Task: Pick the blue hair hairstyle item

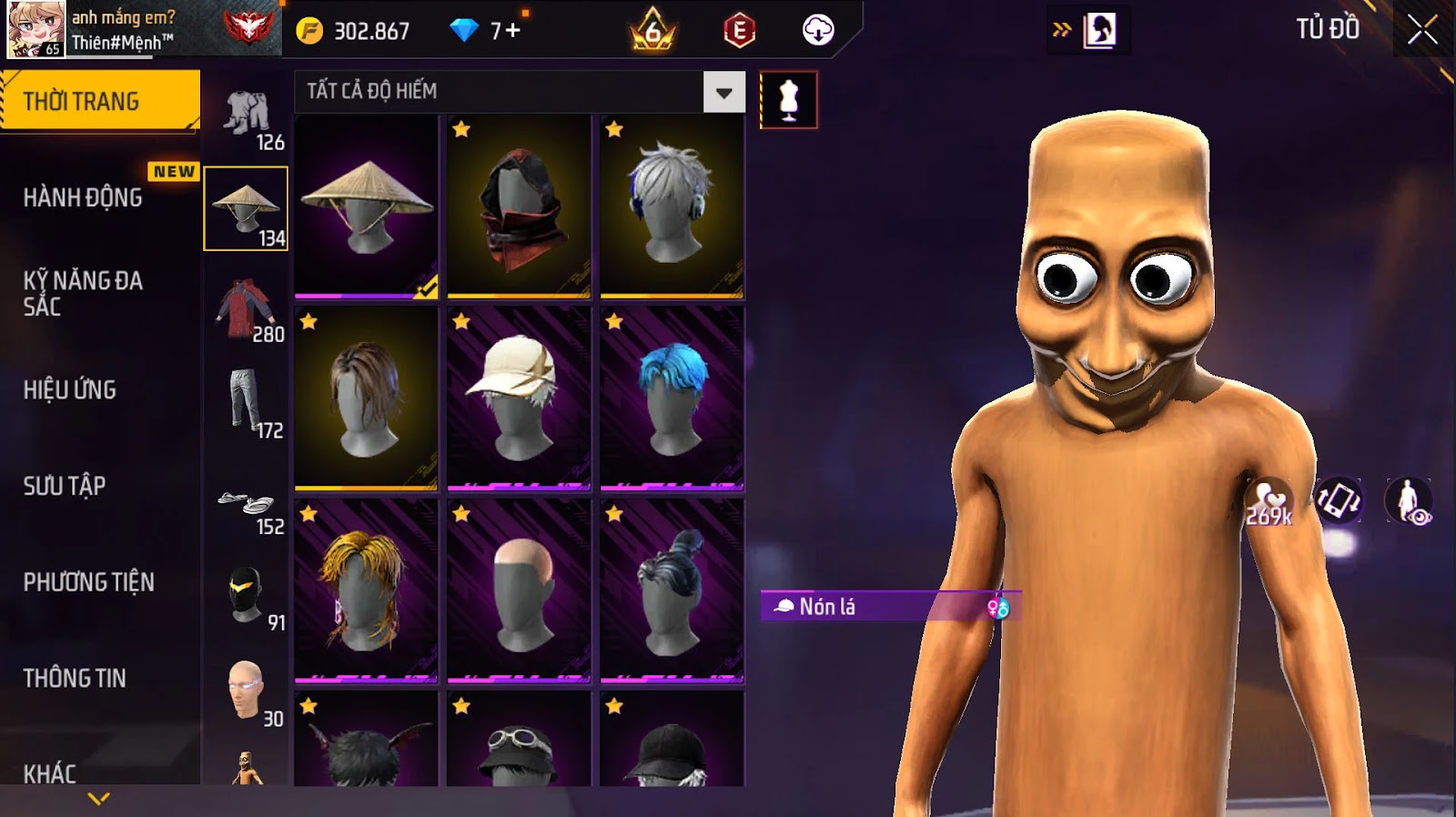Action: (x=672, y=398)
